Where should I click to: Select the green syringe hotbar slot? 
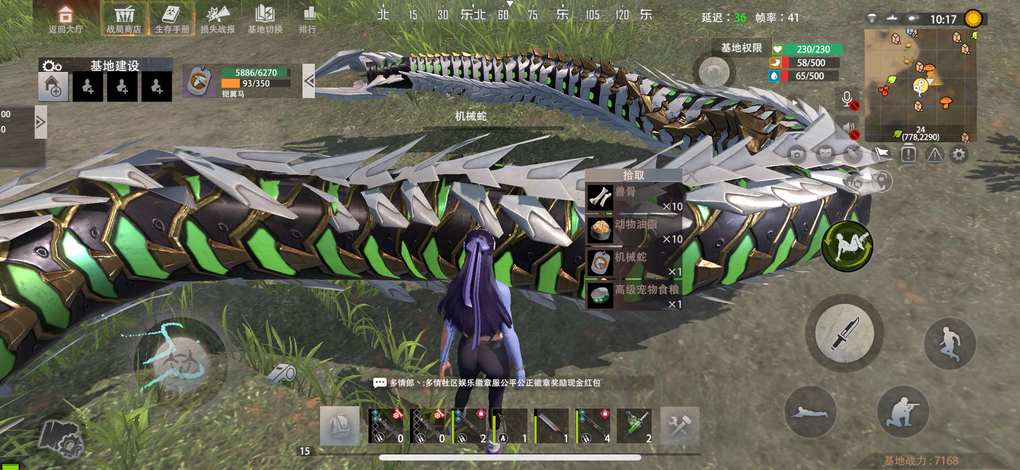coord(633,425)
